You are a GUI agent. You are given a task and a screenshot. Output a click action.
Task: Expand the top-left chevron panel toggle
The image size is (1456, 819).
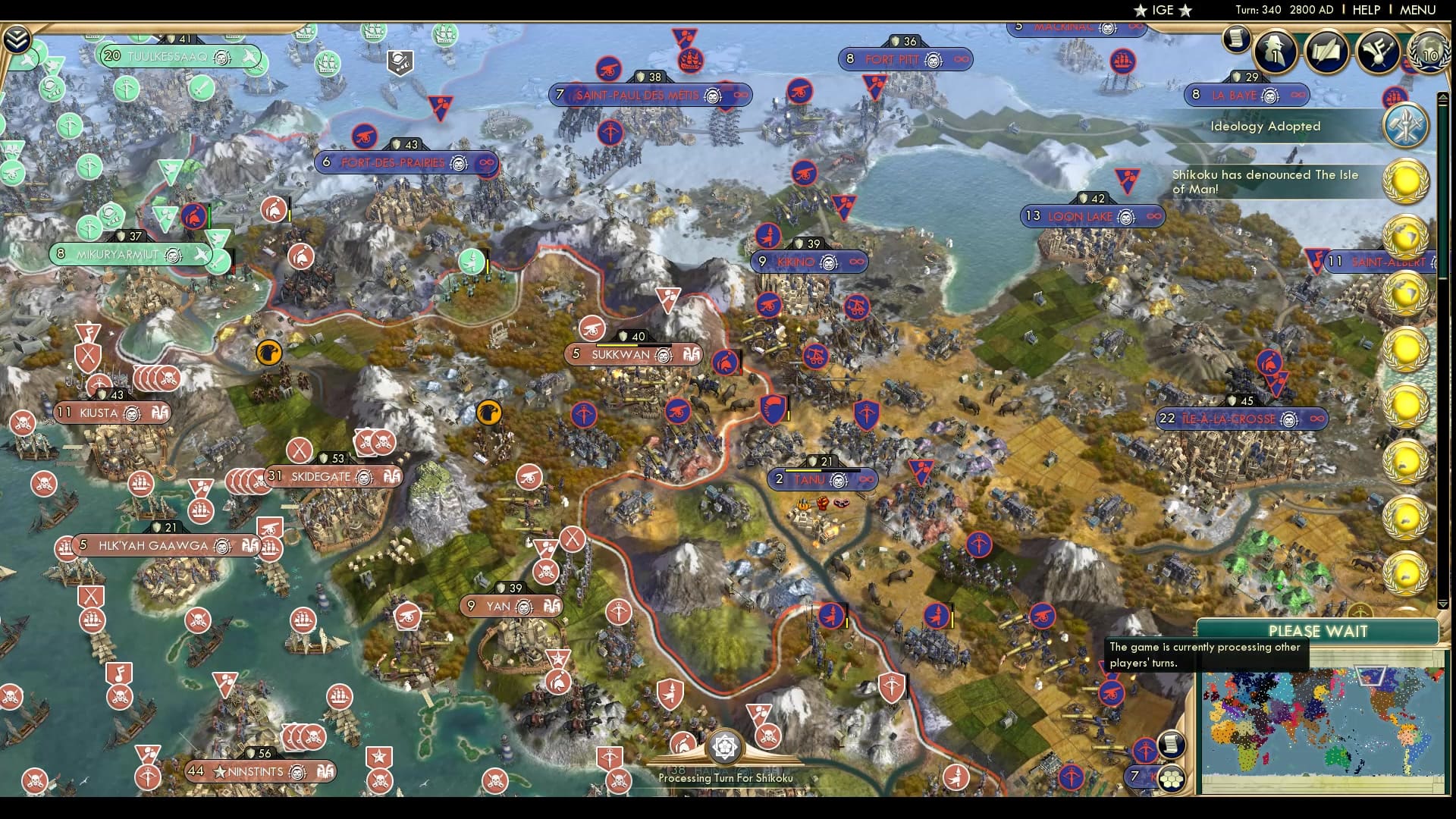(x=16, y=39)
